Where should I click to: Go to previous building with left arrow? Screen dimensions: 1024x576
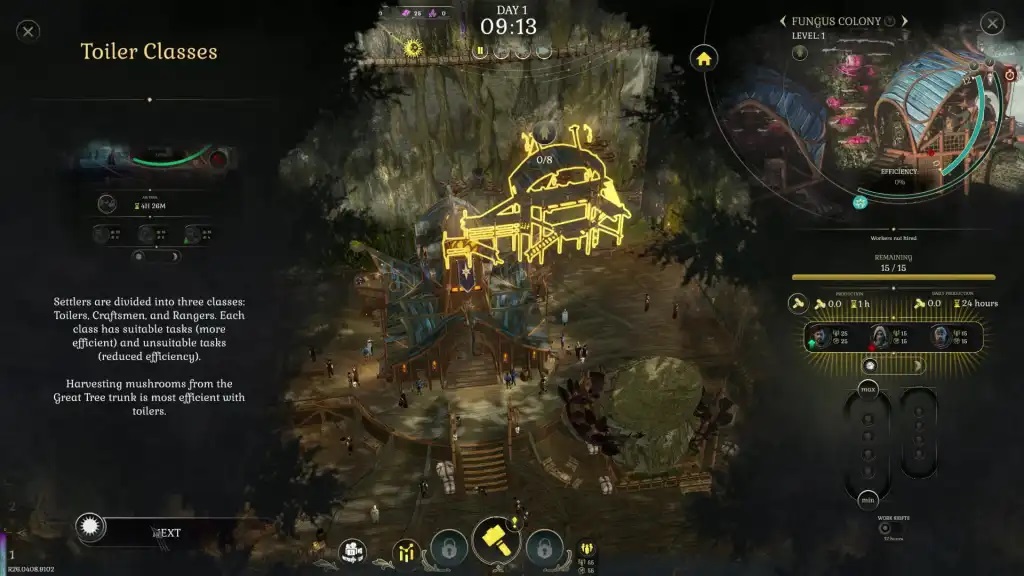(x=783, y=21)
